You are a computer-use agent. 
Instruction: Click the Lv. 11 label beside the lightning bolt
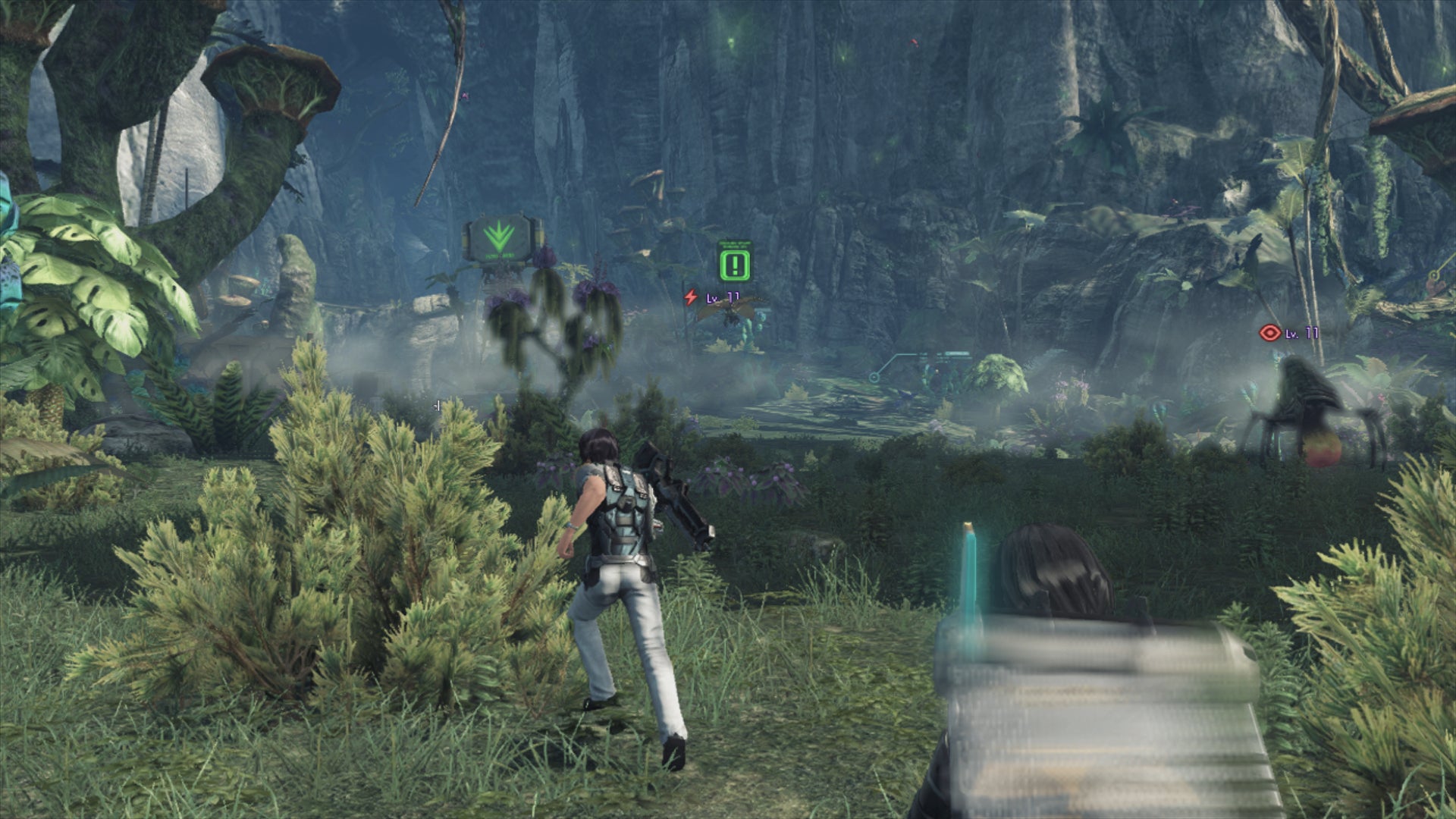tap(720, 297)
